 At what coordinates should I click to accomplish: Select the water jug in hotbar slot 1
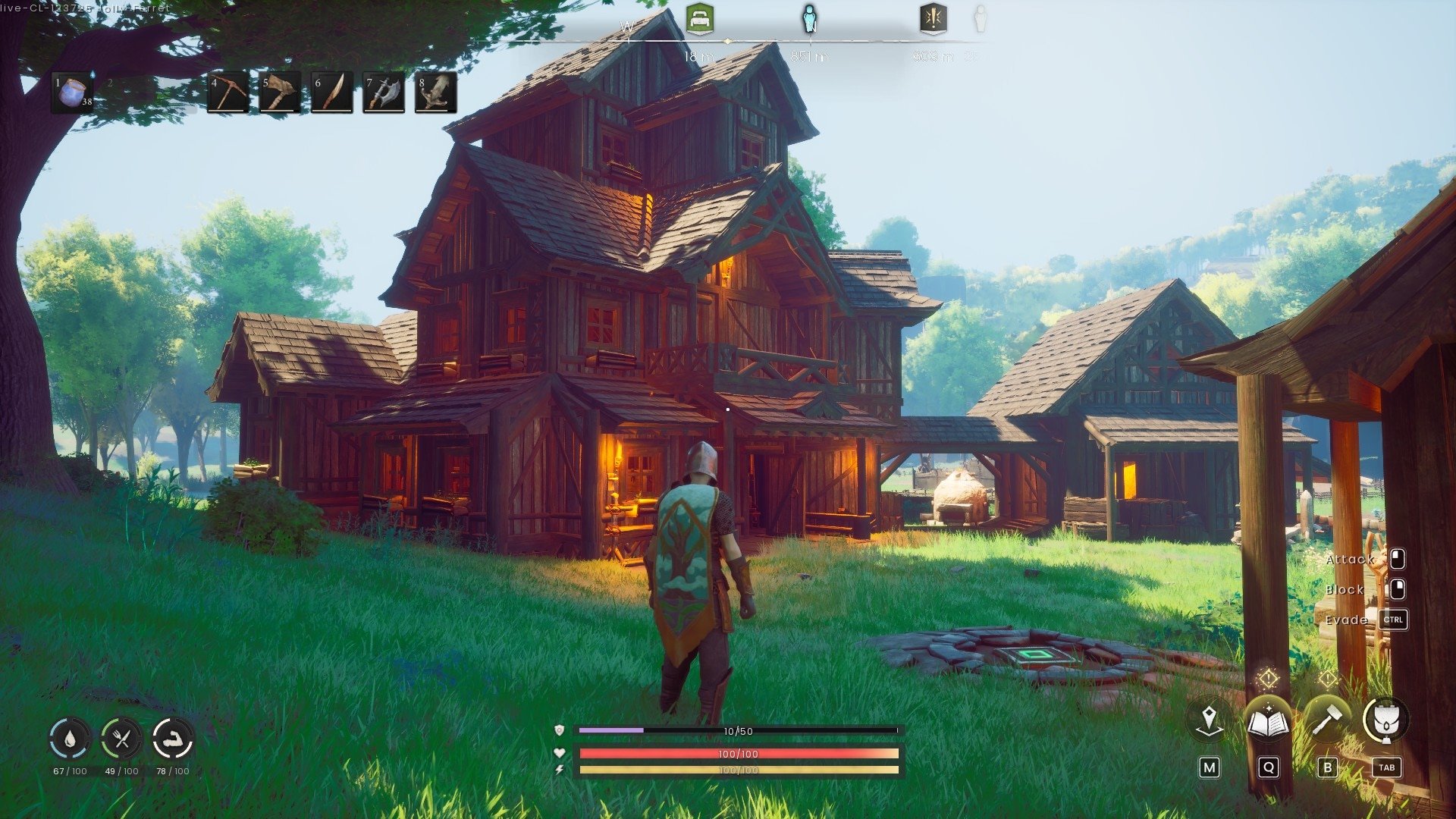[73, 93]
